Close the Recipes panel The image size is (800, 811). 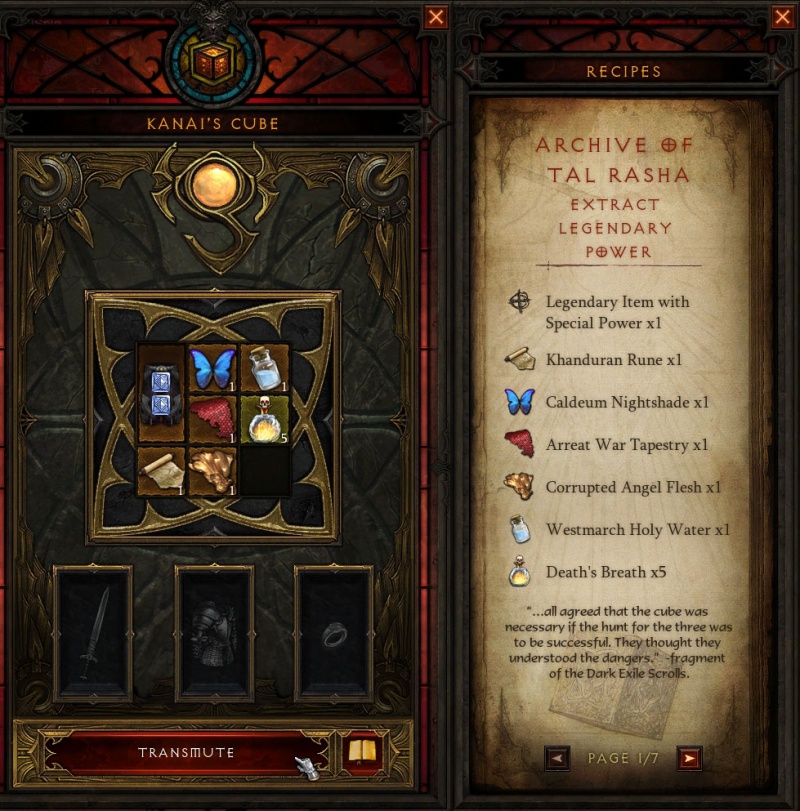[x=782, y=17]
